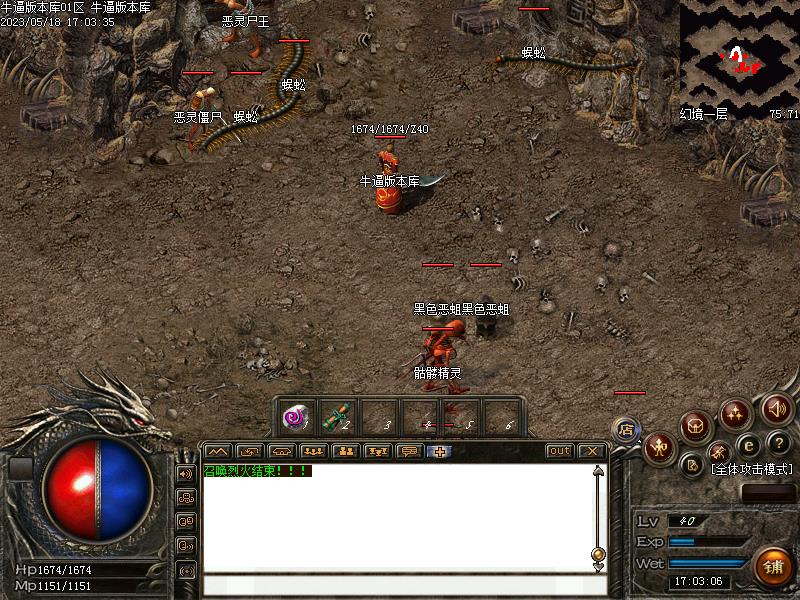Select the purple swirl item in slot 1
The image size is (800, 600).
(295, 416)
